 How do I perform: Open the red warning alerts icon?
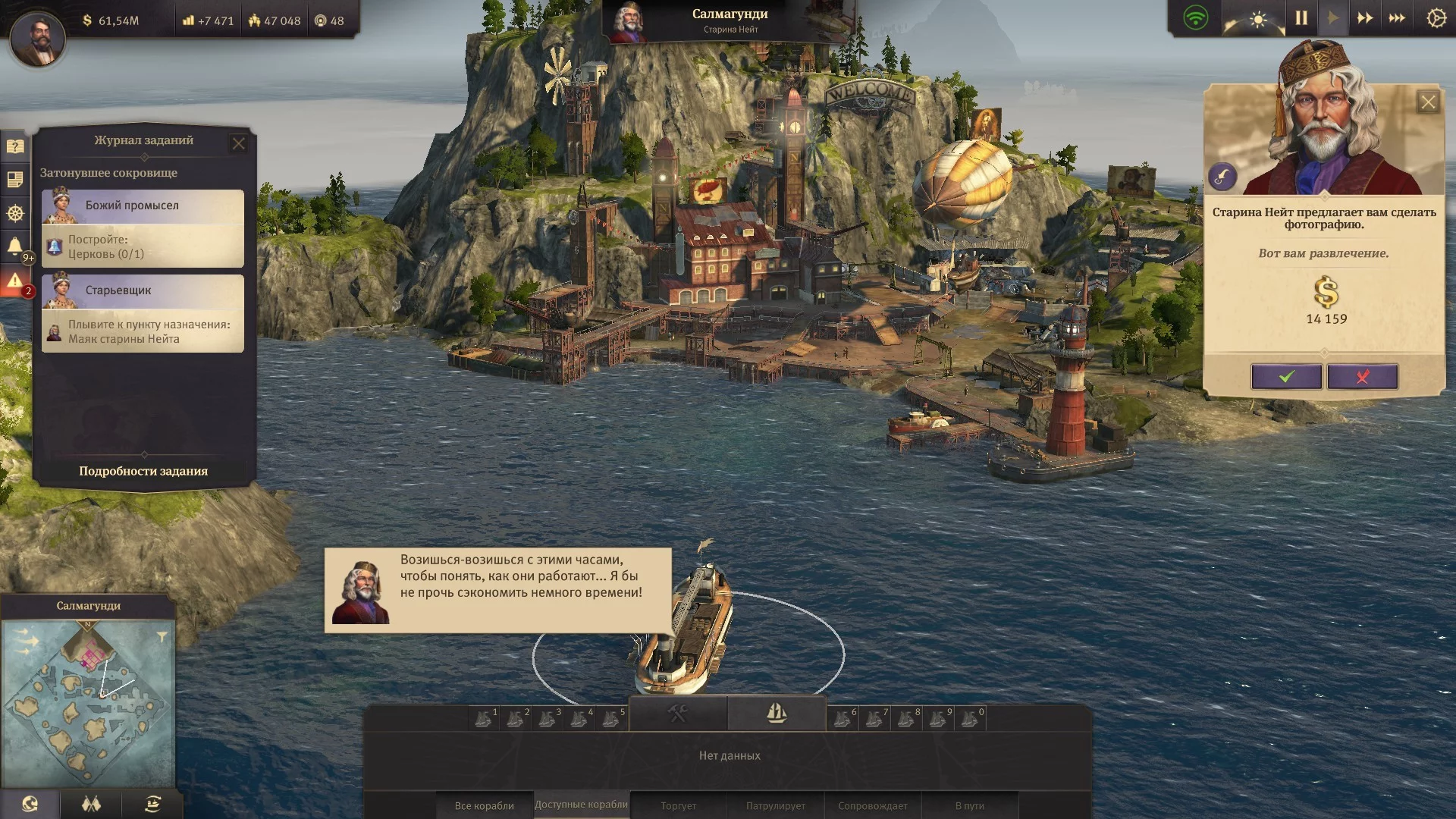point(15,282)
